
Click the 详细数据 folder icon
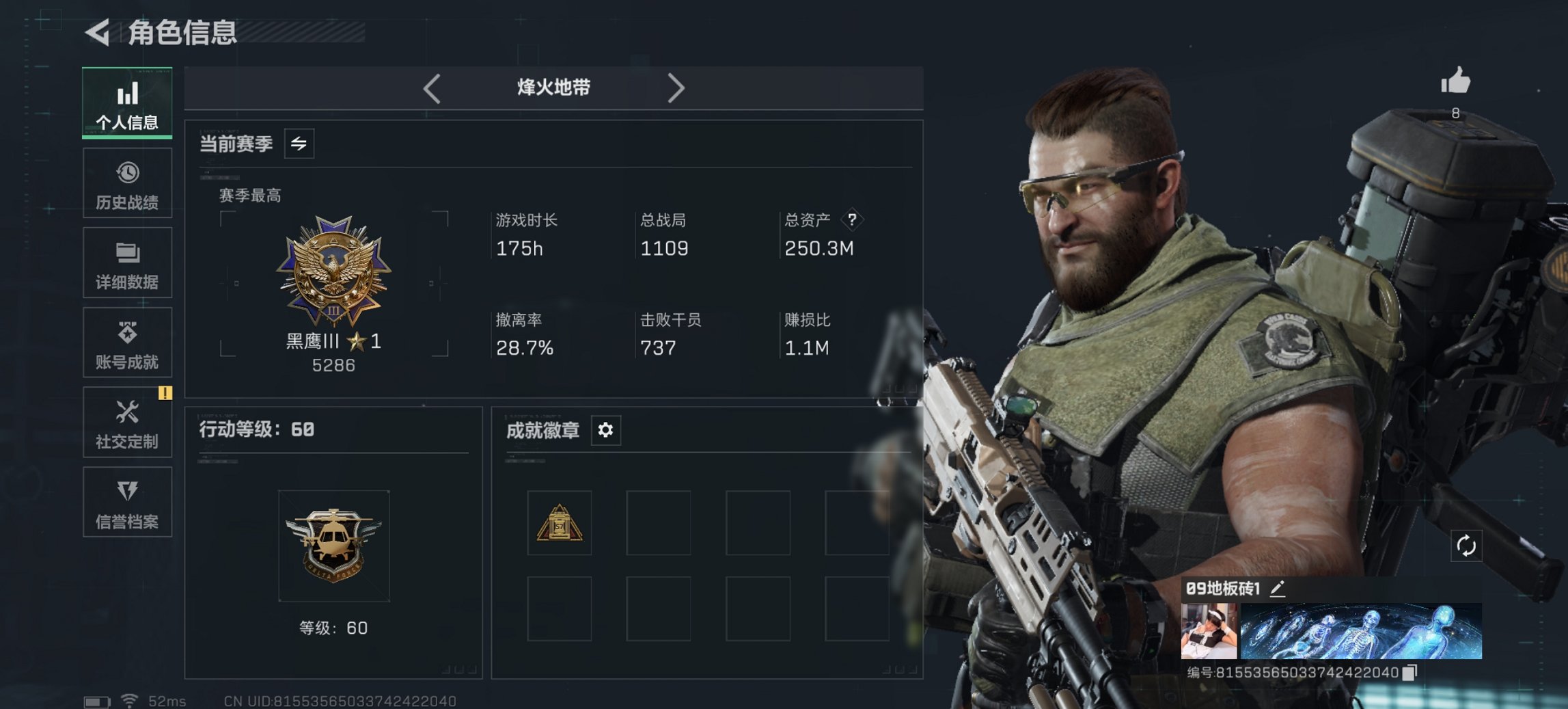(127, 252)
